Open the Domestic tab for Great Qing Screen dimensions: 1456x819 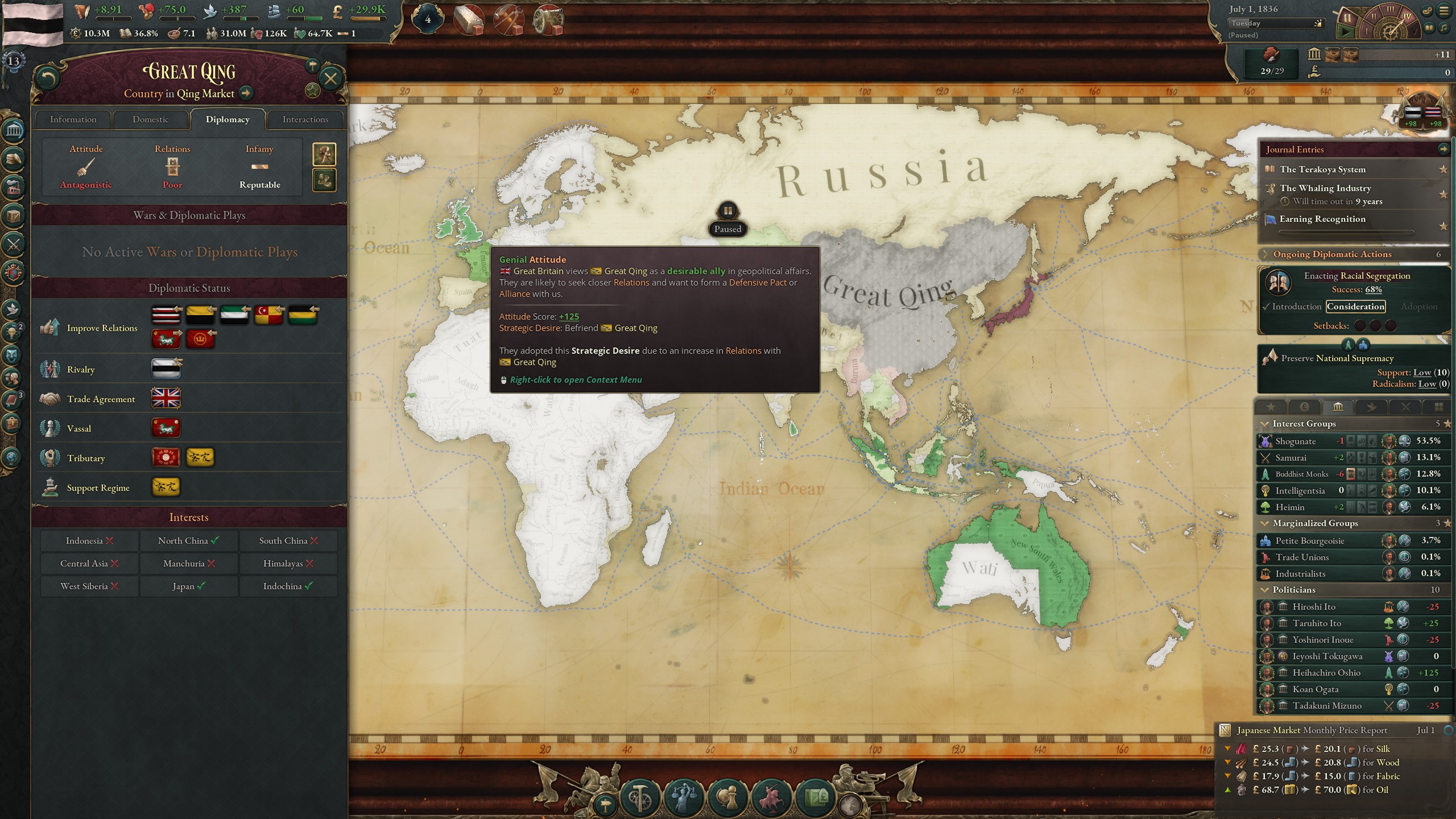(x=151, y=119)
